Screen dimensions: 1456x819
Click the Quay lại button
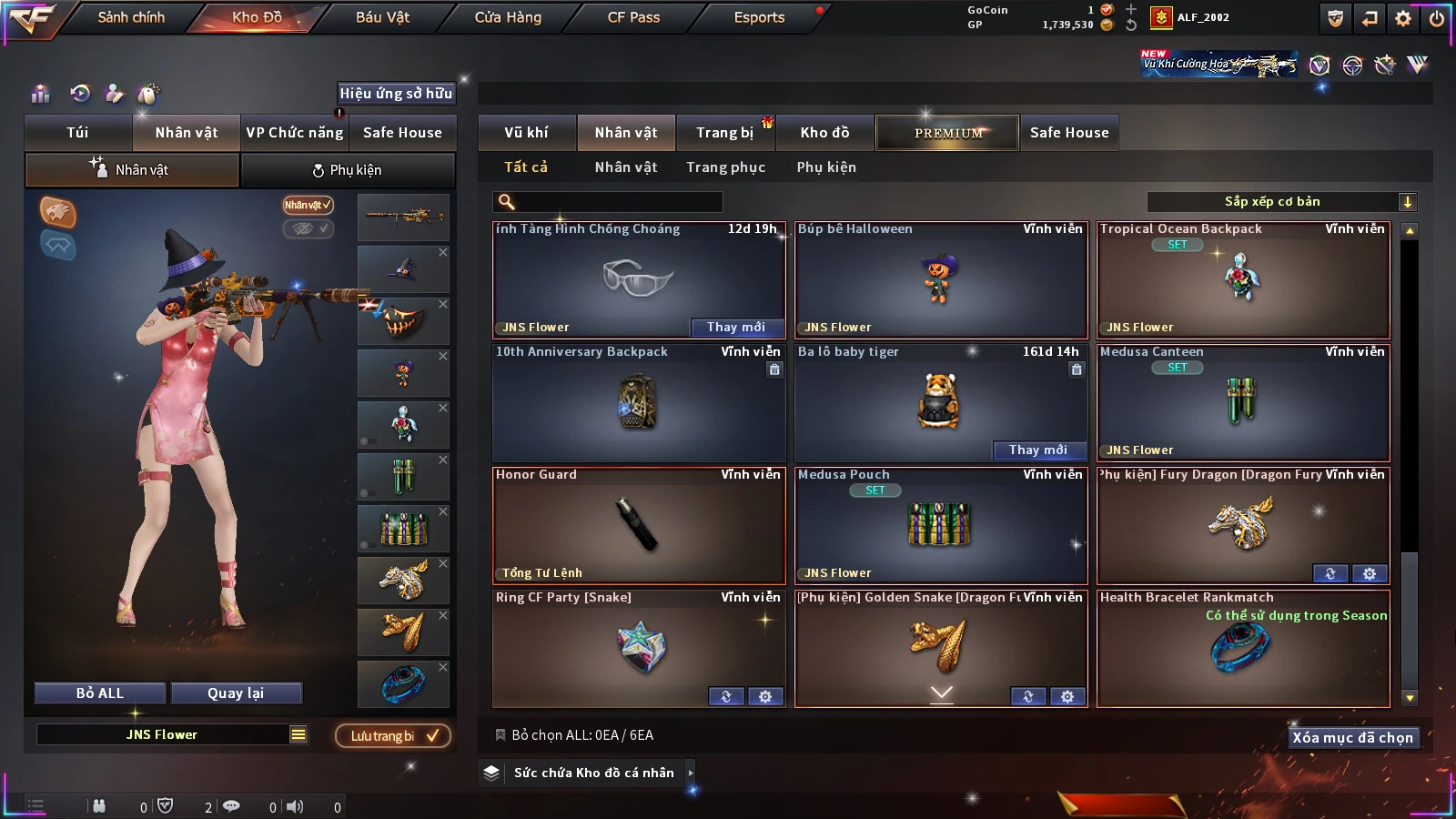pyautogui.click(x=236, y=693)
